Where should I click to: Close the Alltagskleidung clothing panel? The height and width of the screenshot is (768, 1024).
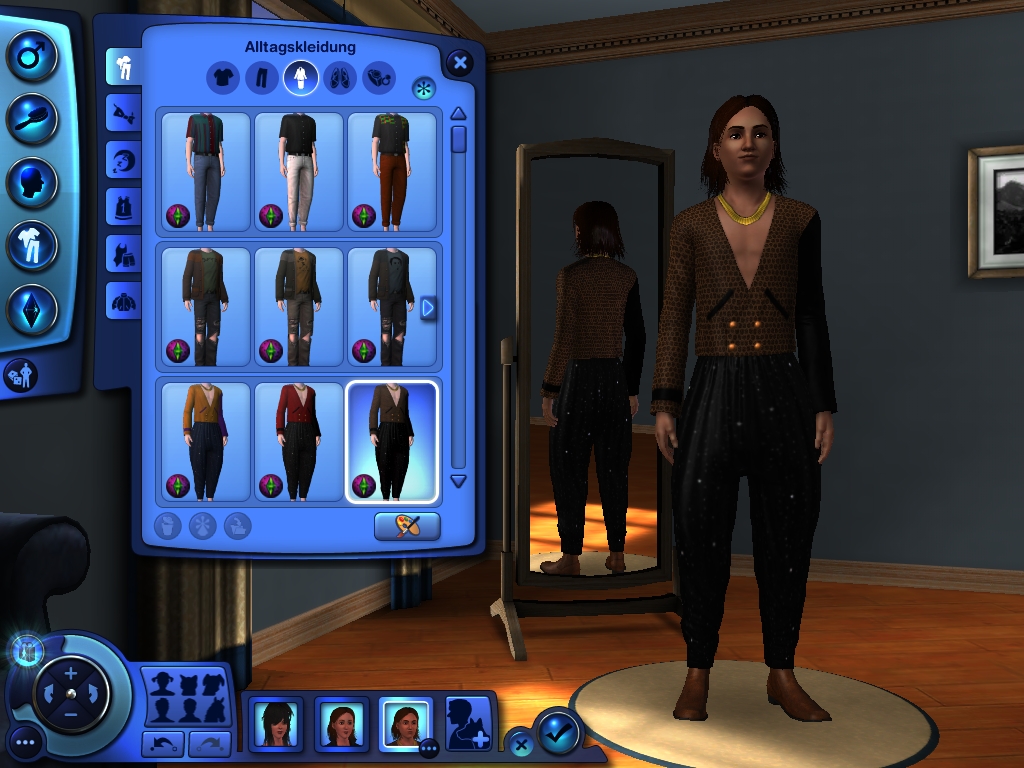(x=459, y=63)
